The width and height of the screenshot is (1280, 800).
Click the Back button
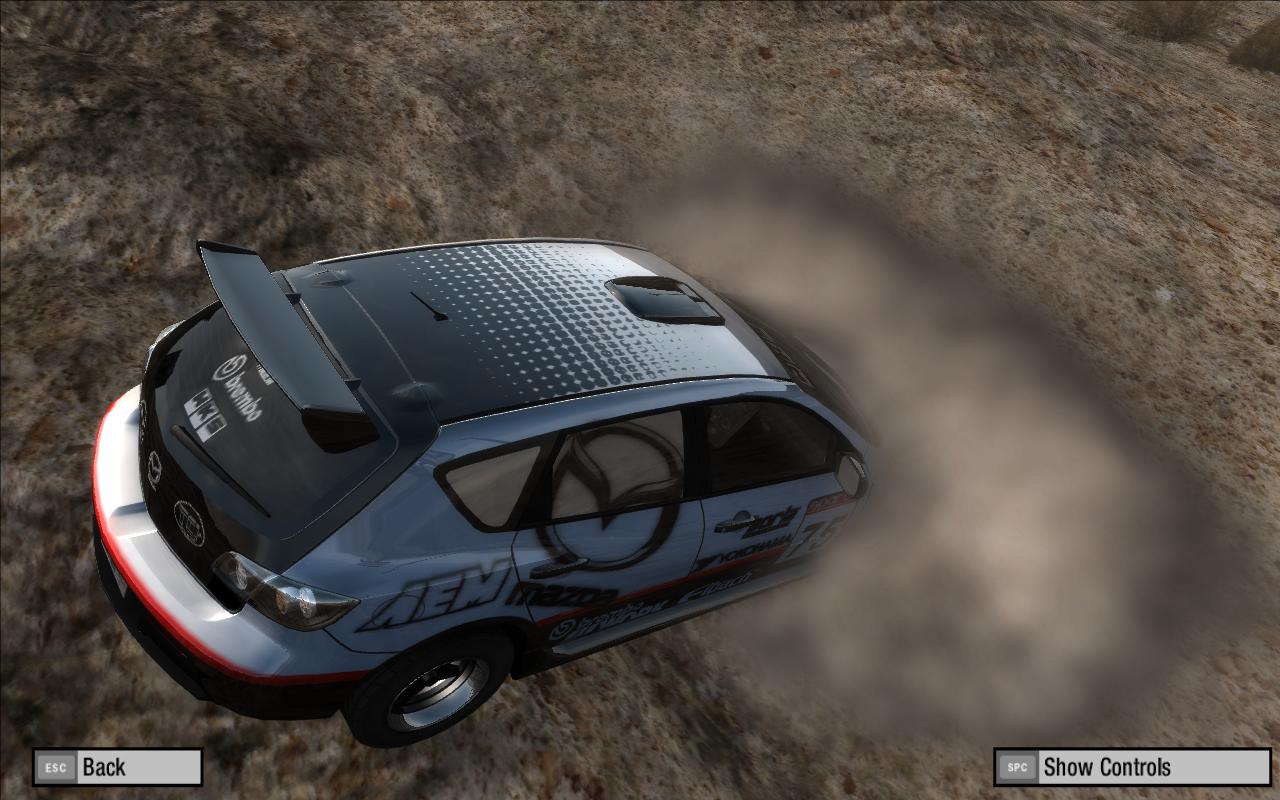click(117, 767)
